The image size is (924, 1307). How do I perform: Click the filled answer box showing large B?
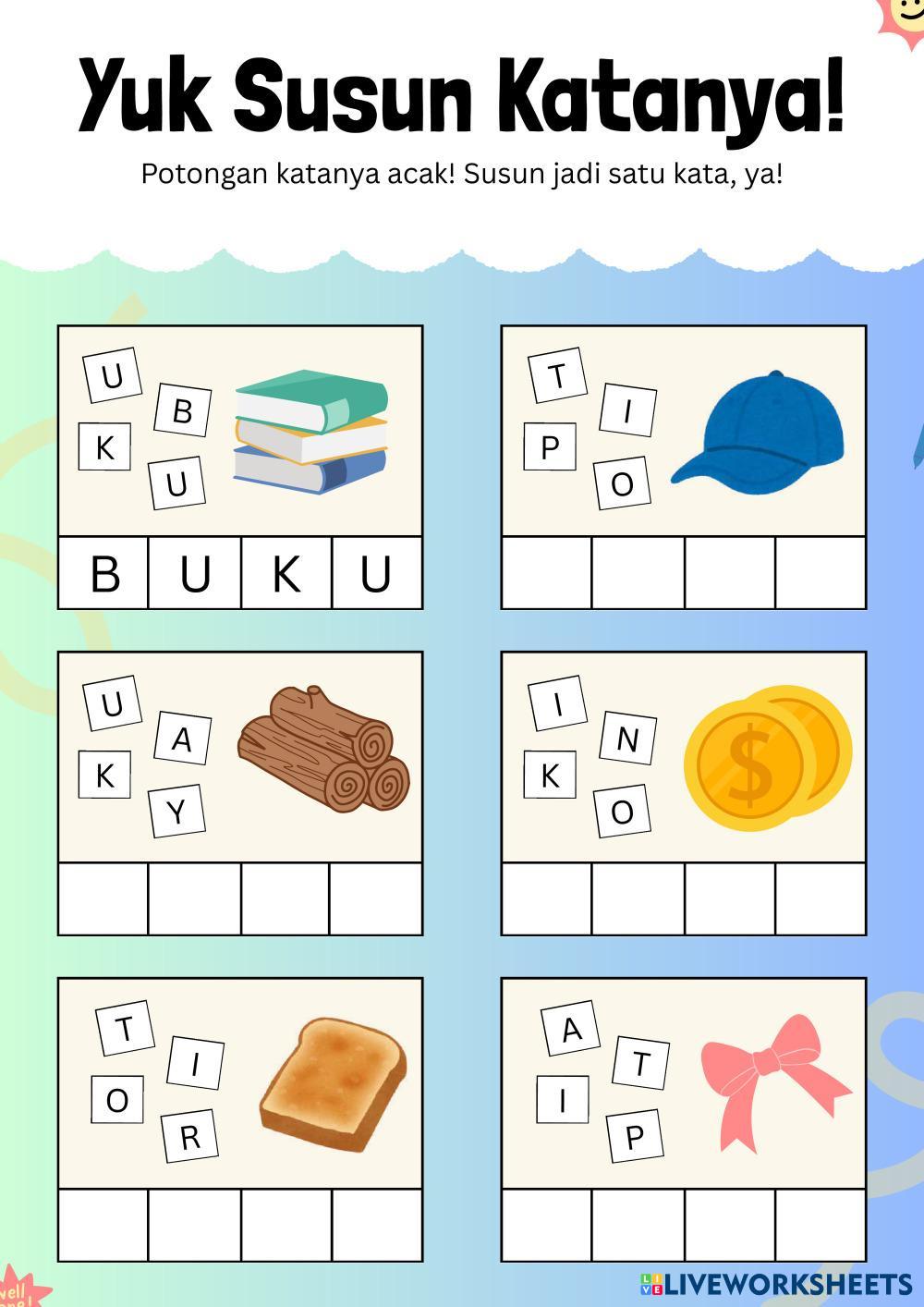(x=104, y=573)
